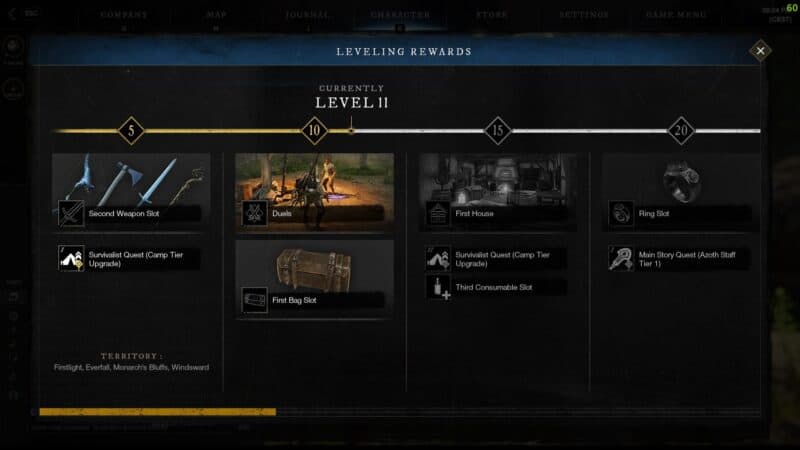Click the level 15 milestone marker

pyautogui.click(x=498, y=130)
